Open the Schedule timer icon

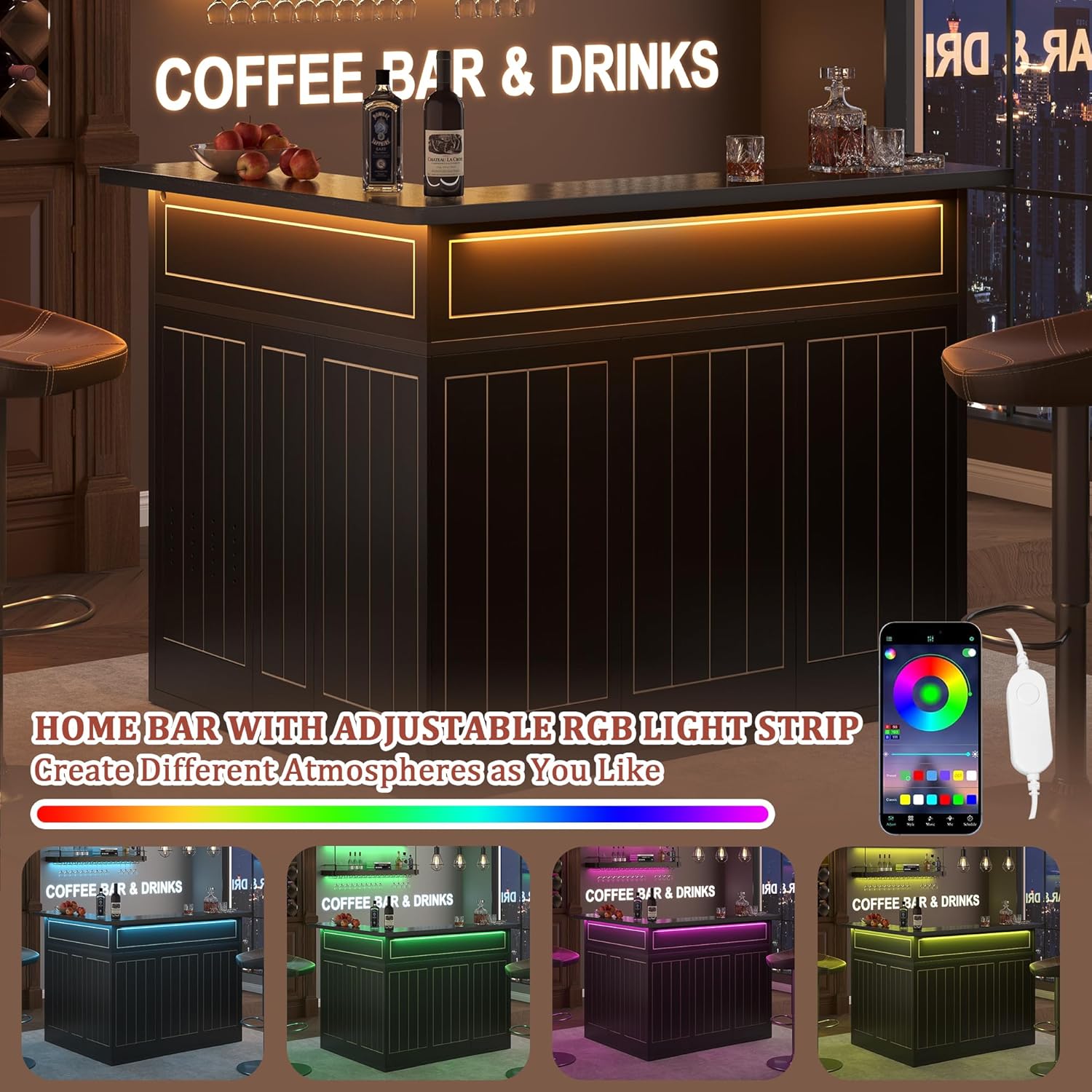(970, 819)
